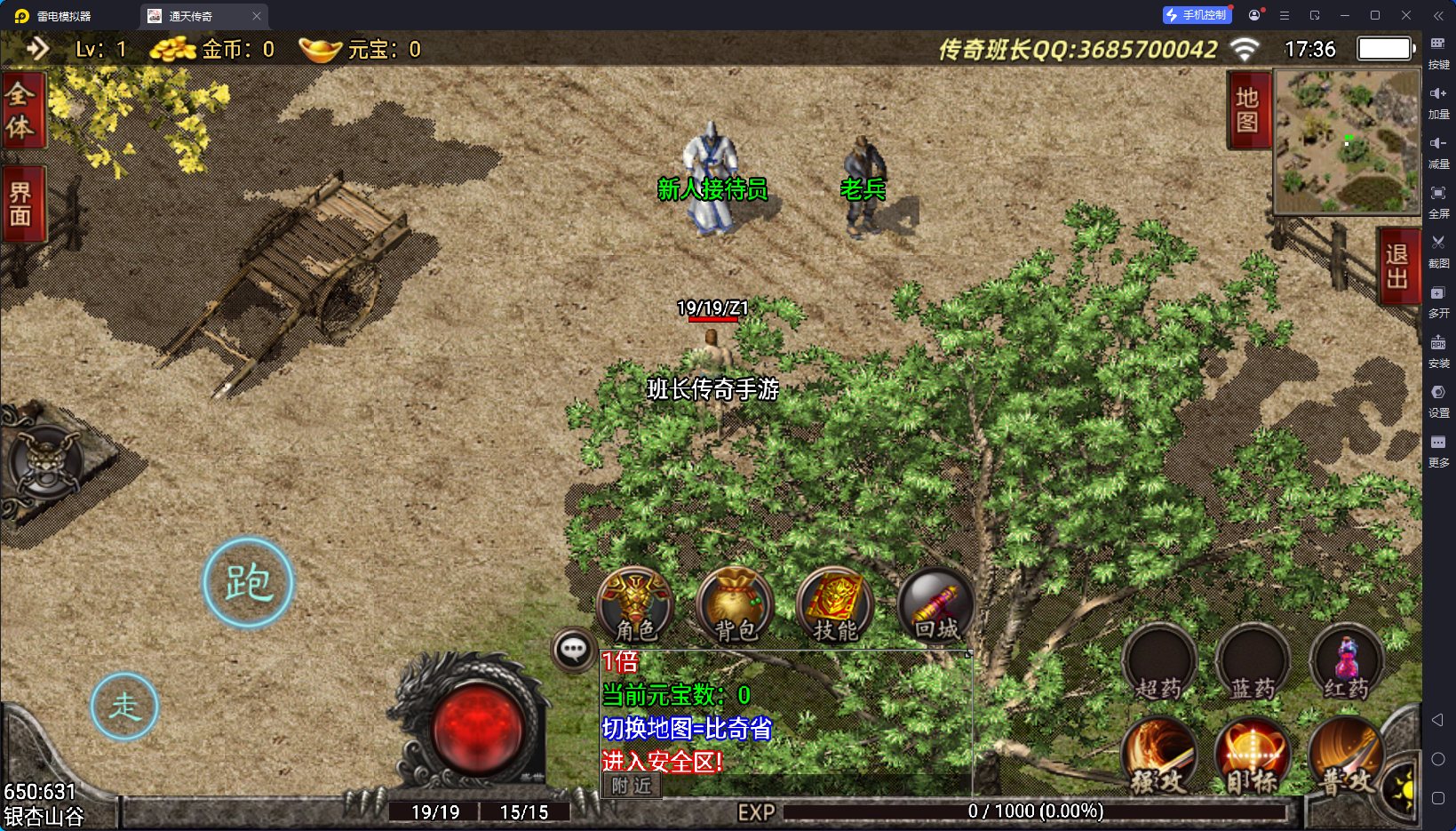1456x831 pixels.
Task: Activate the 目标 target button
Action: 1253,757
